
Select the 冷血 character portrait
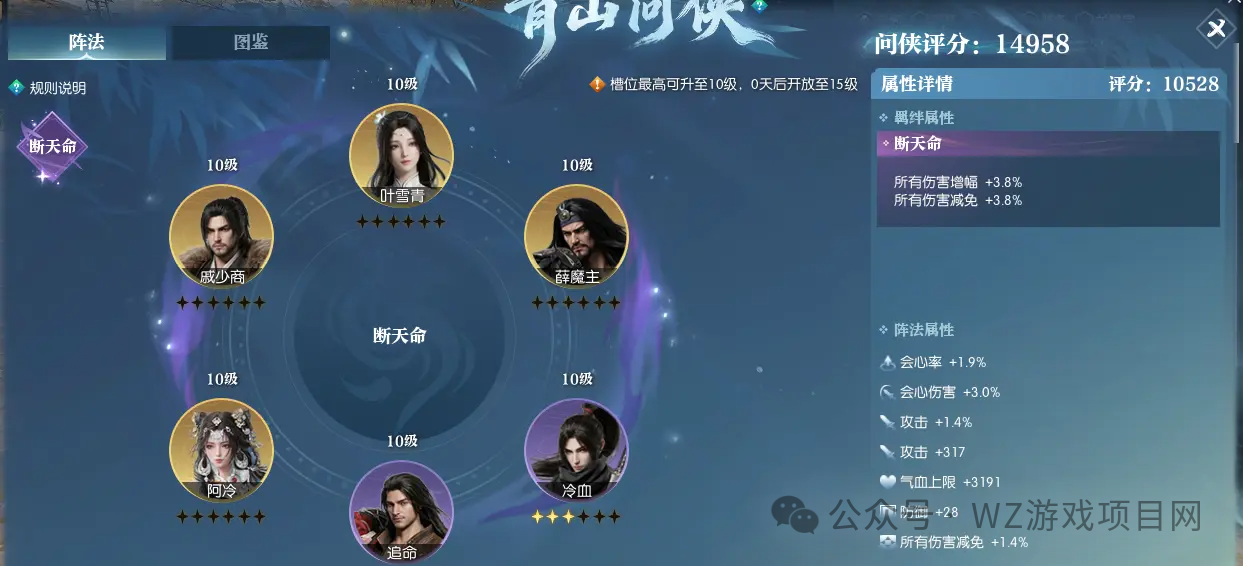[x=576, y=450]
